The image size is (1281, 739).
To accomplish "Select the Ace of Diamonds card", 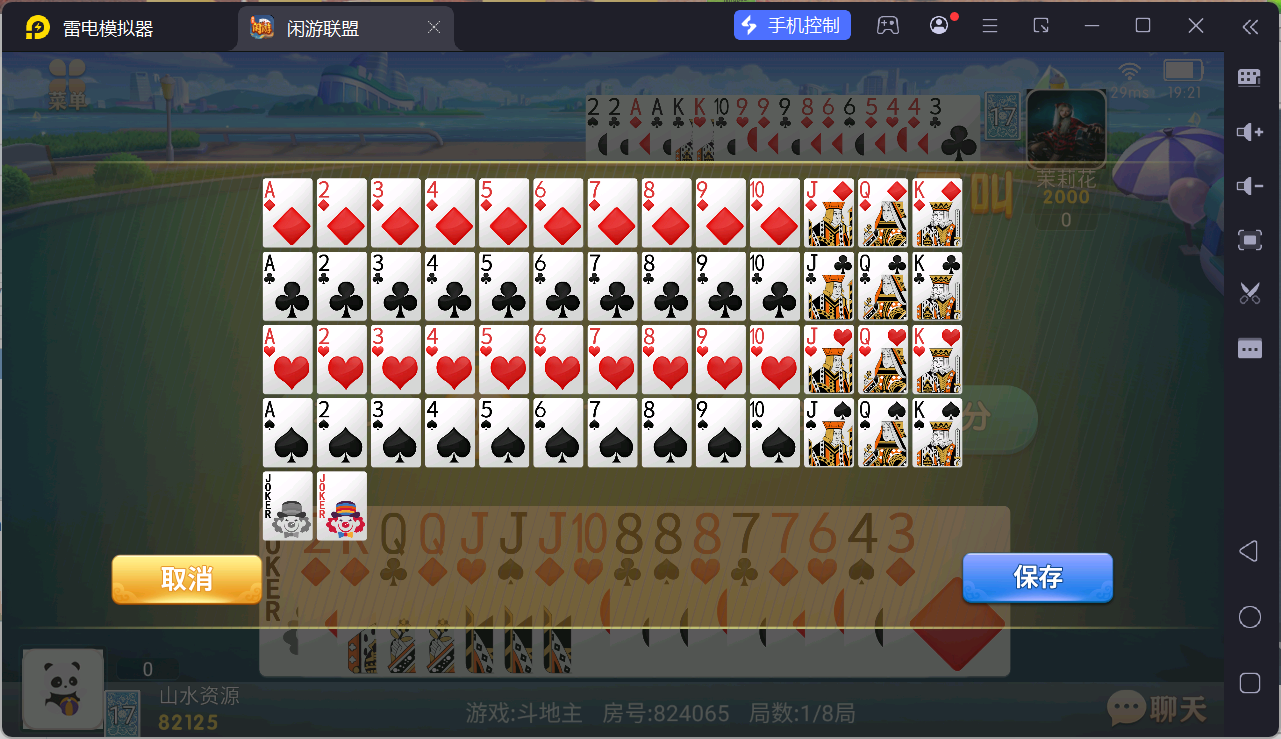I will coord(287,212).
